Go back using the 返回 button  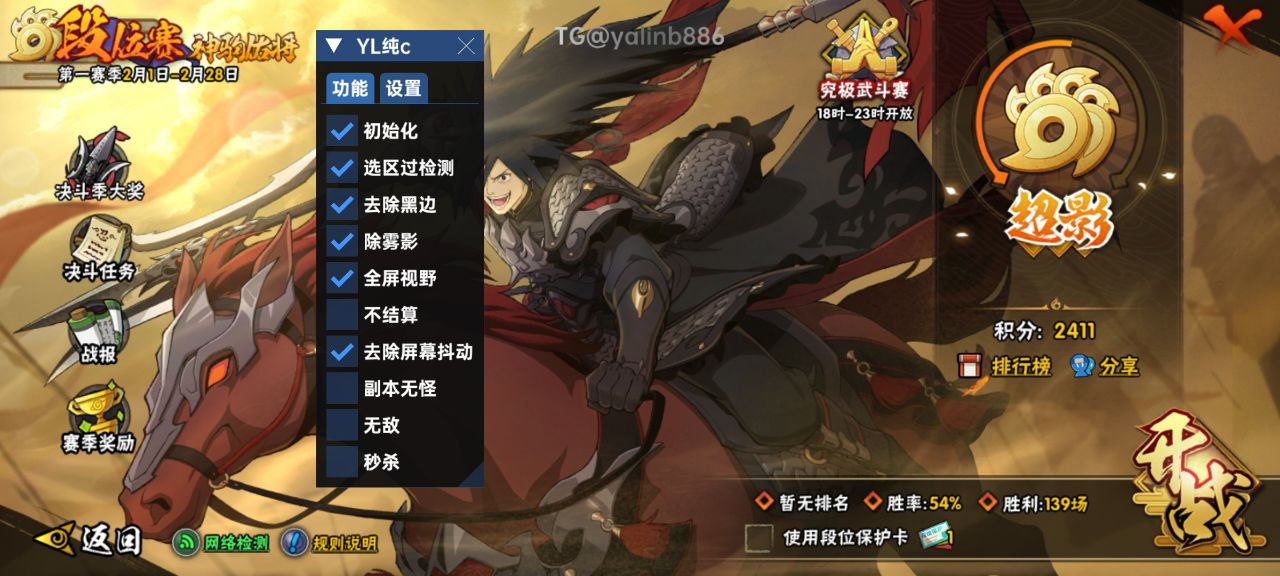(90, 540)
